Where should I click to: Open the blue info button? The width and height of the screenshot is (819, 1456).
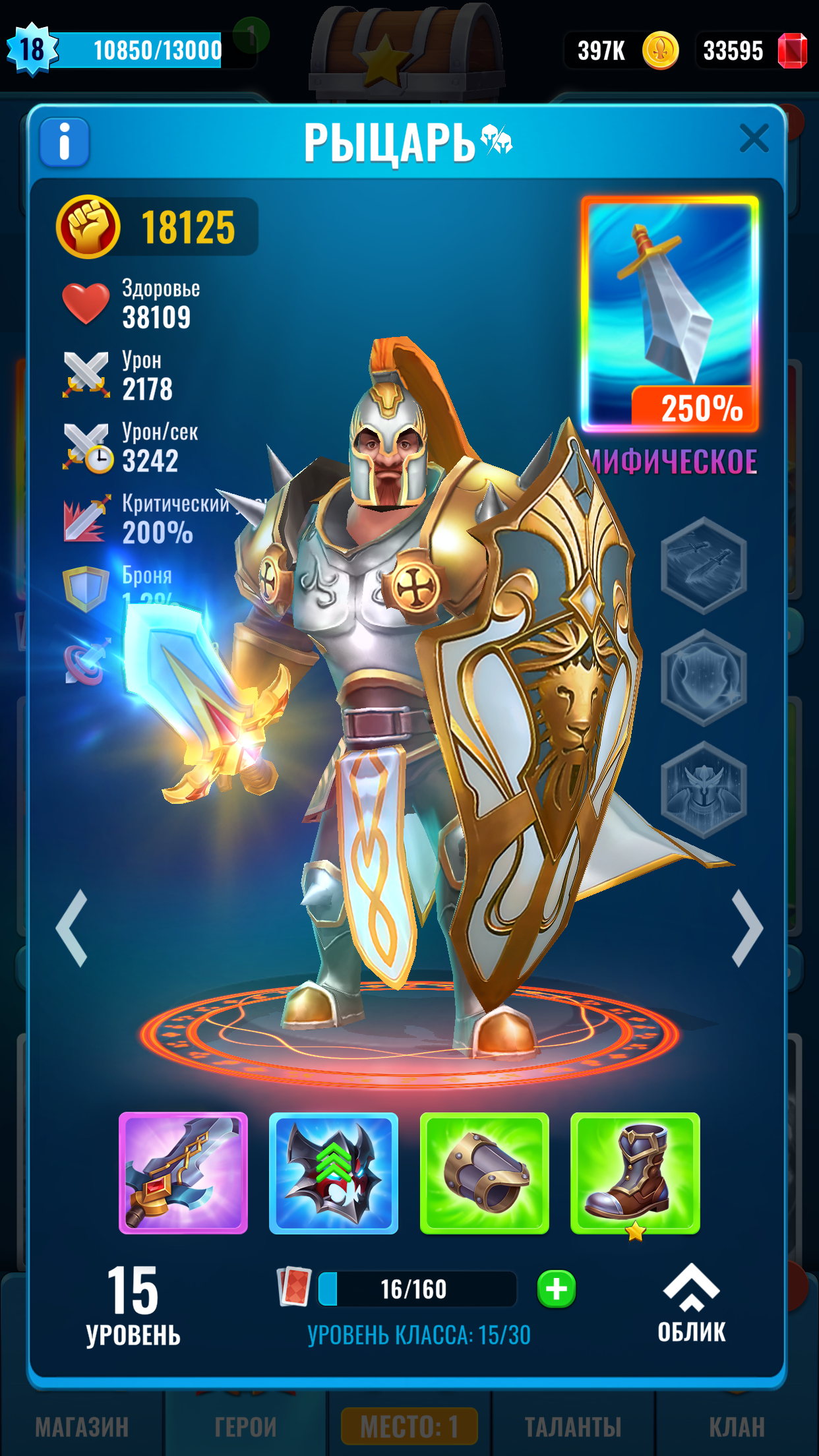(65, 142)
